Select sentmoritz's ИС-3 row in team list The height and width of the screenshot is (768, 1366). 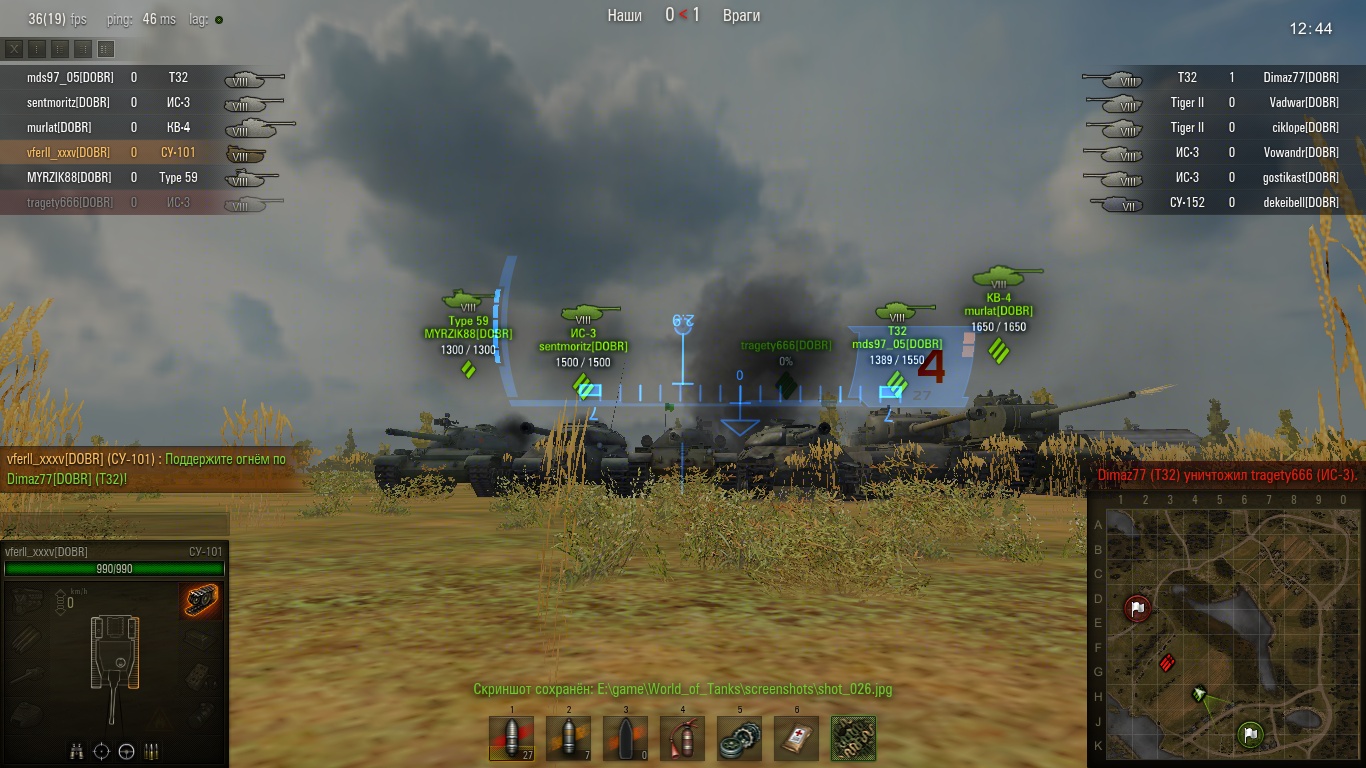click(x=70, y=102)
